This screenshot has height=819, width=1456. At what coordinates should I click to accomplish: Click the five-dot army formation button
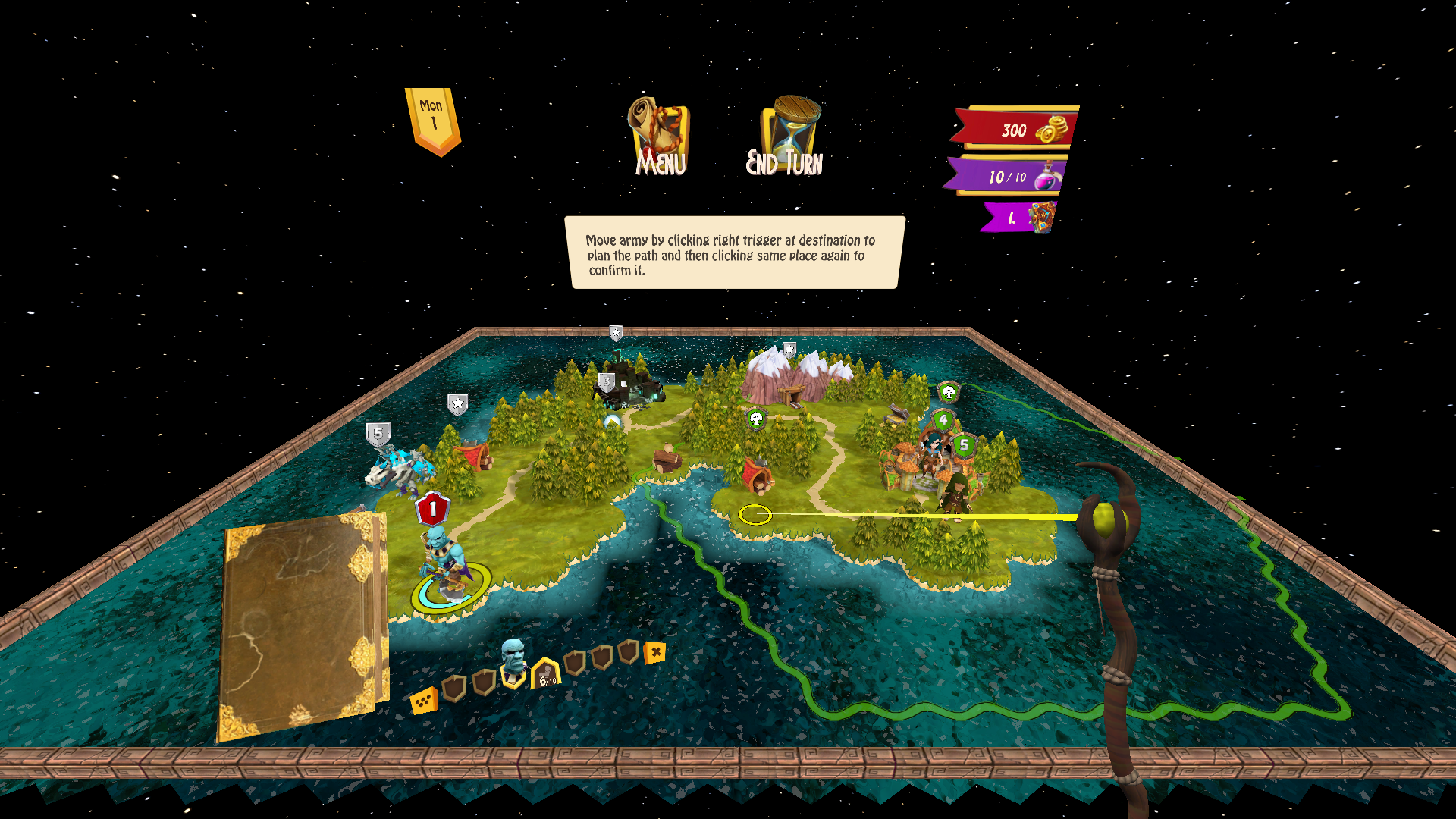(423, 701)
